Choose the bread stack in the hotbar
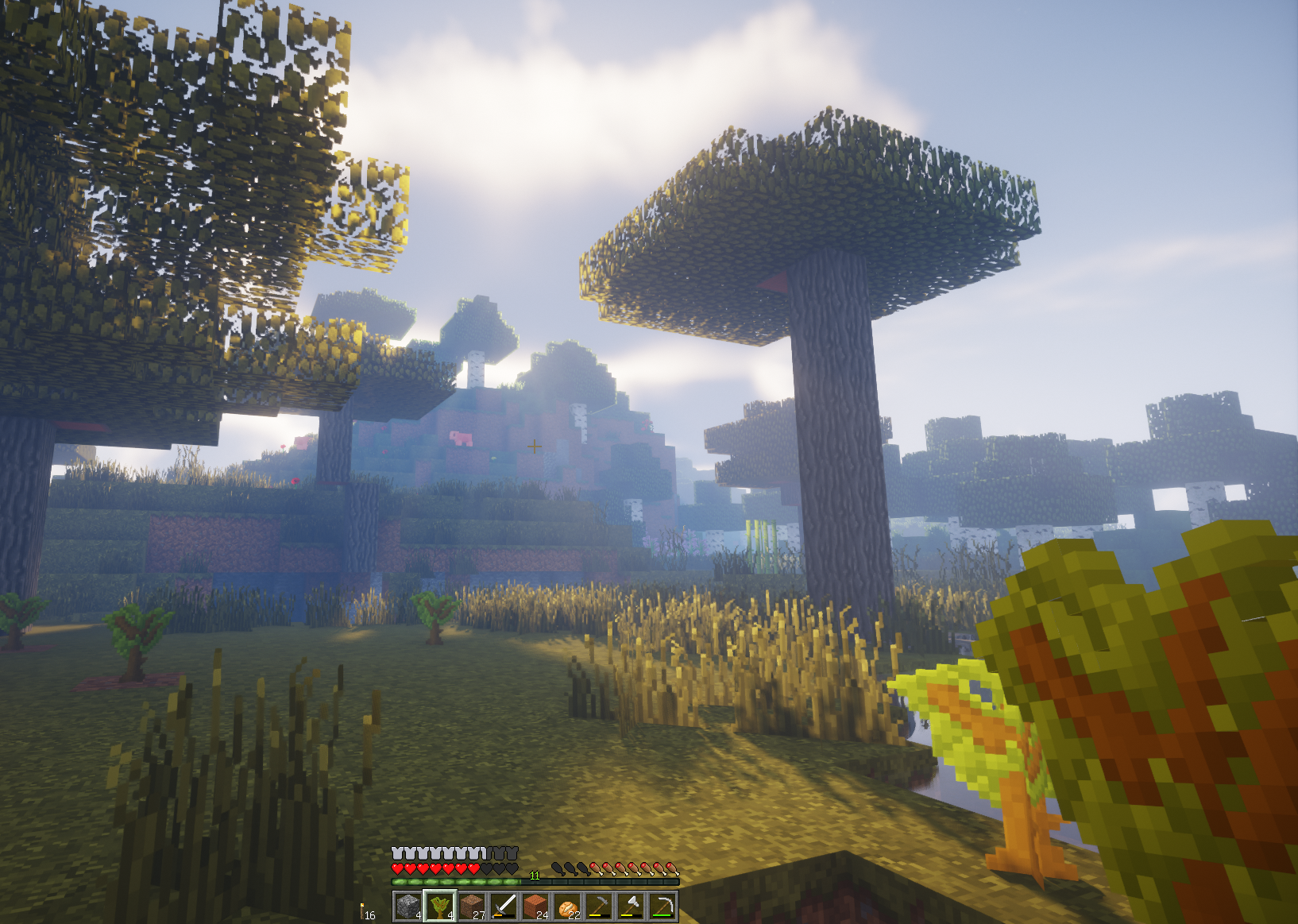Image resolution: width=1298 pixels, height=924 pixels. (567, 906)
